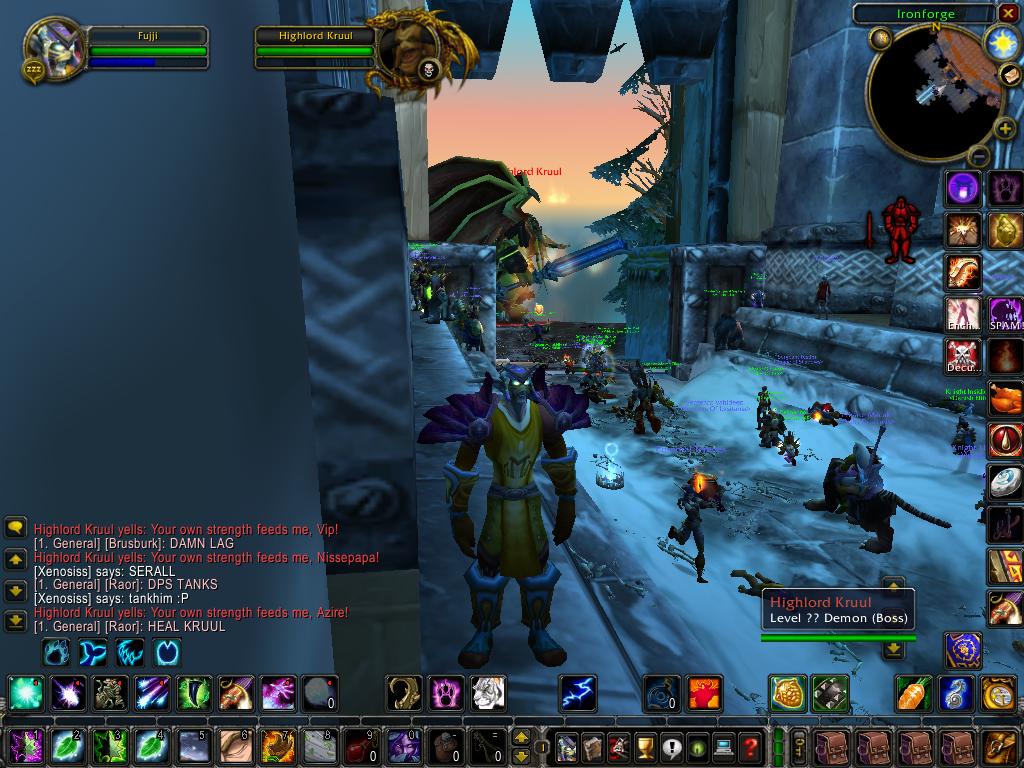Open the red question mark help menu
The width and height of the screenshot is (1024, 768).
(x=750, y=746)
